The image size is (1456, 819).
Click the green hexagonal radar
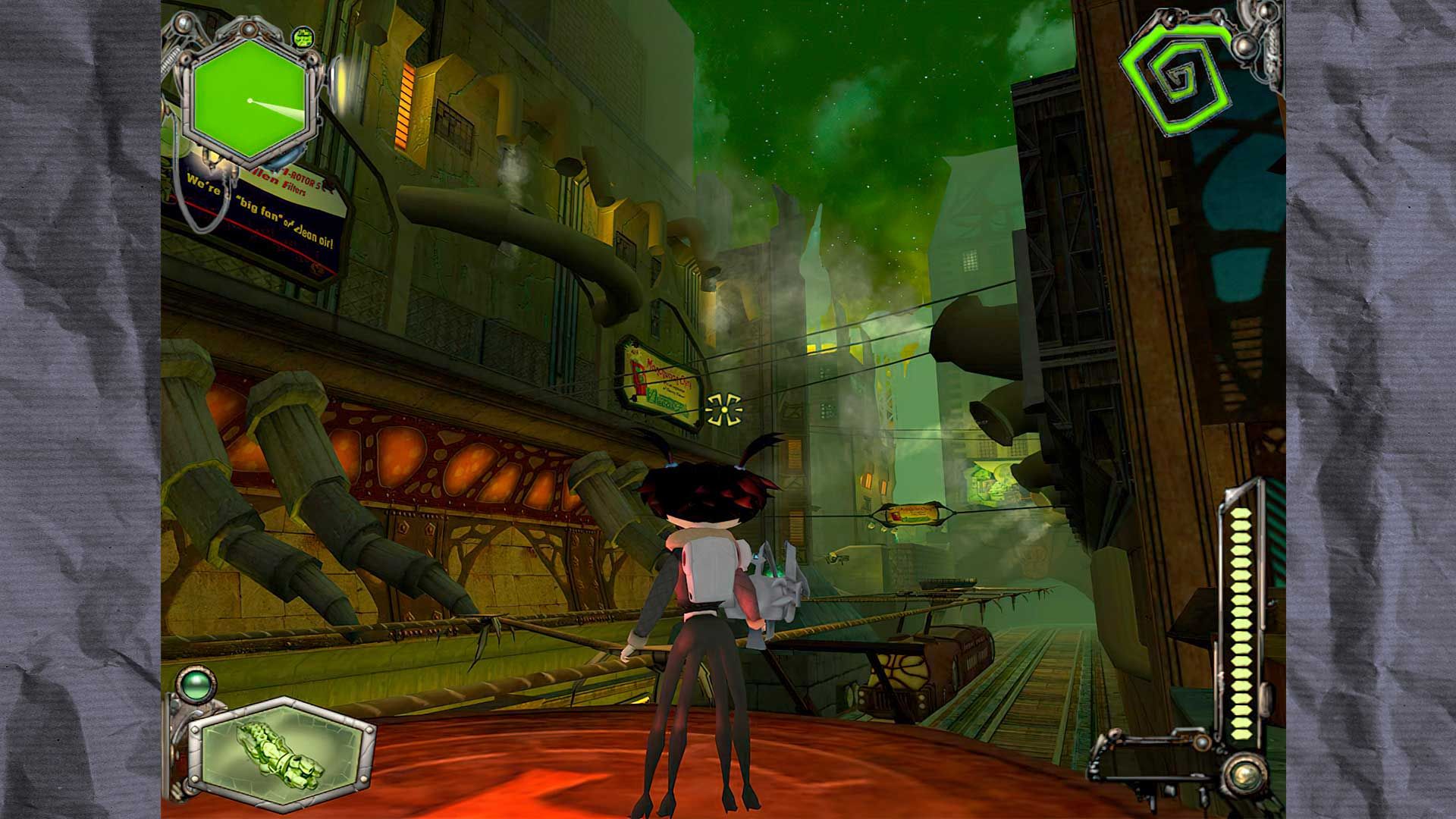pyautogui.click(x=248, y=100)
